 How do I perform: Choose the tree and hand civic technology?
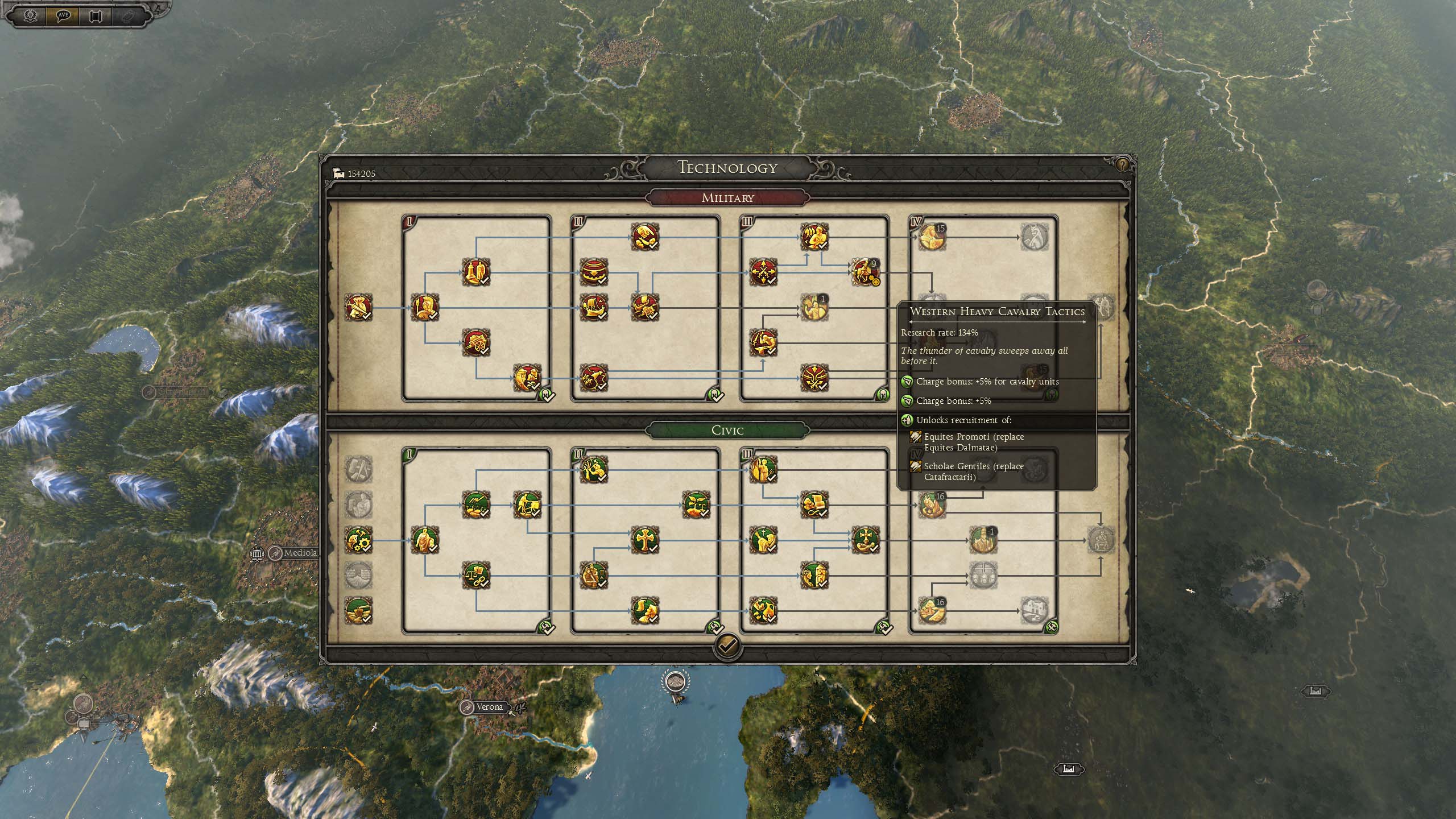point(594,469)
